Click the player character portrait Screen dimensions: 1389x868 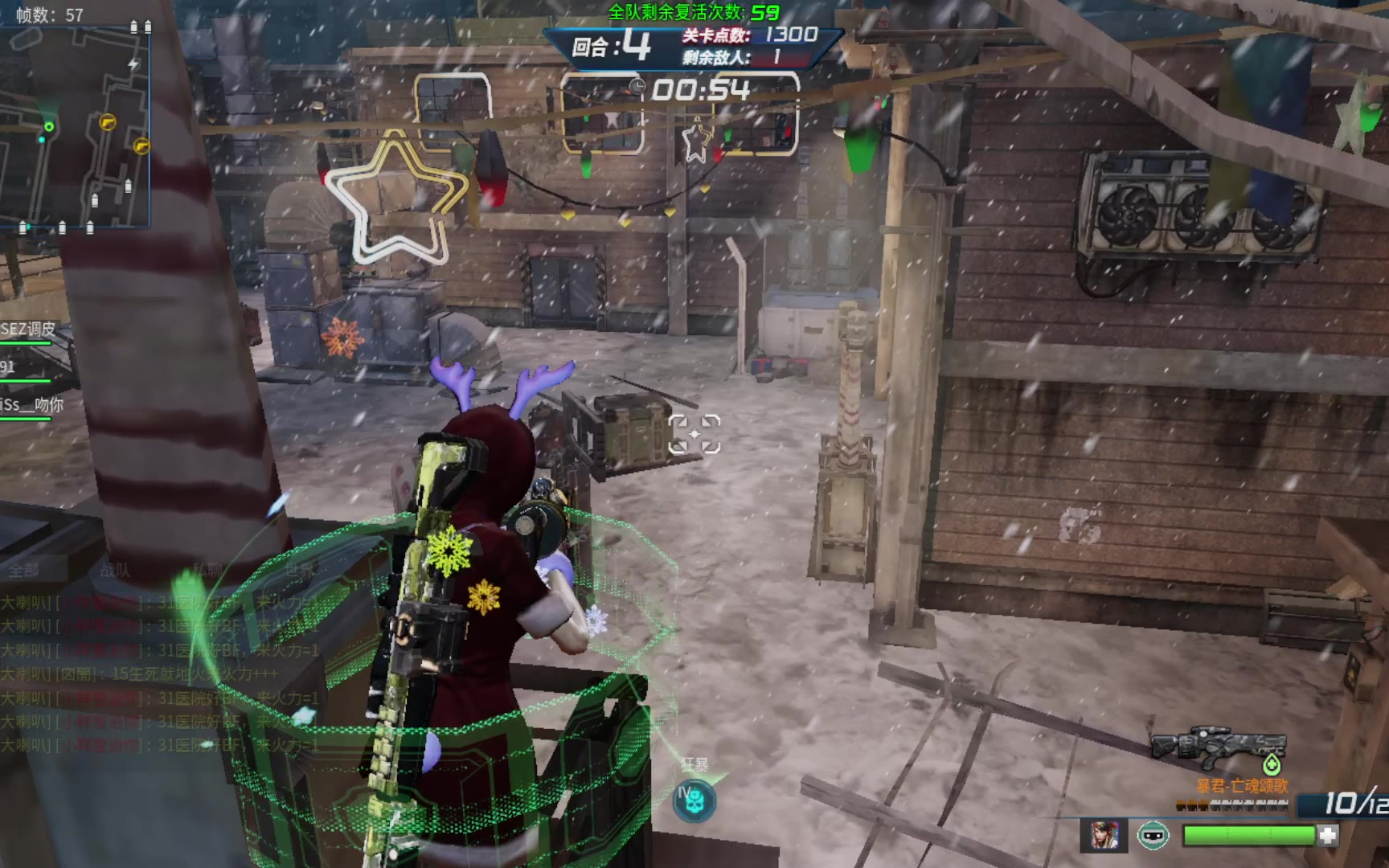point(1104,836)
